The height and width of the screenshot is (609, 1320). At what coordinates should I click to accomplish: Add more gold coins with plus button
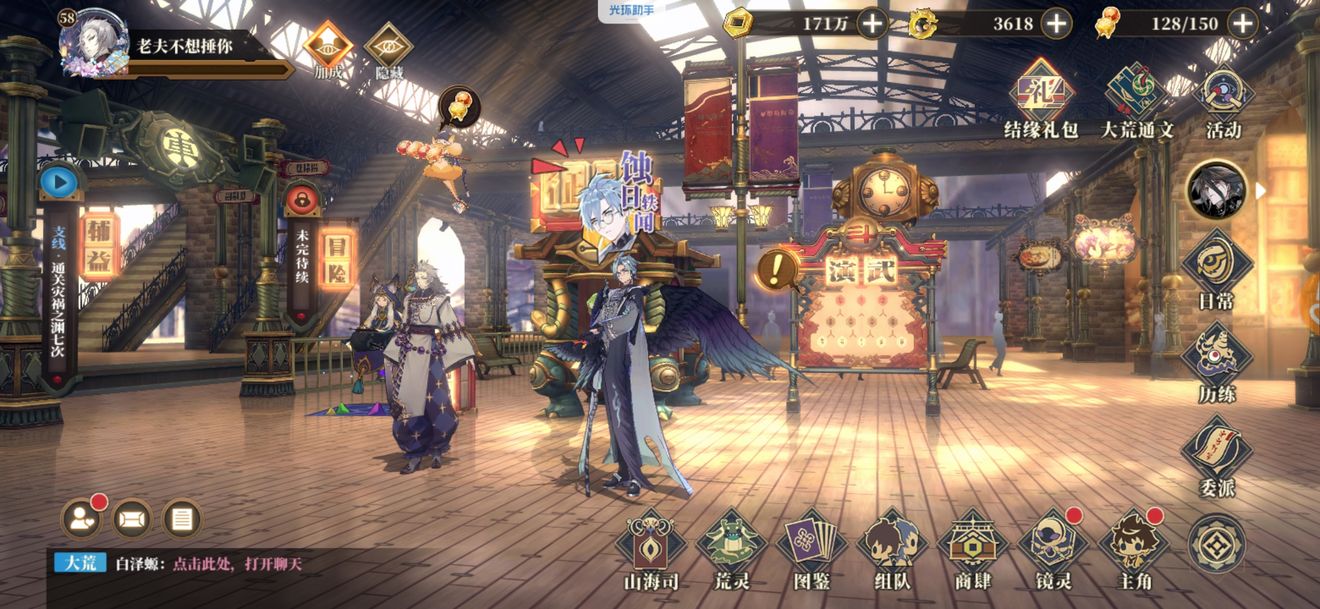click(x=872, y=23)
